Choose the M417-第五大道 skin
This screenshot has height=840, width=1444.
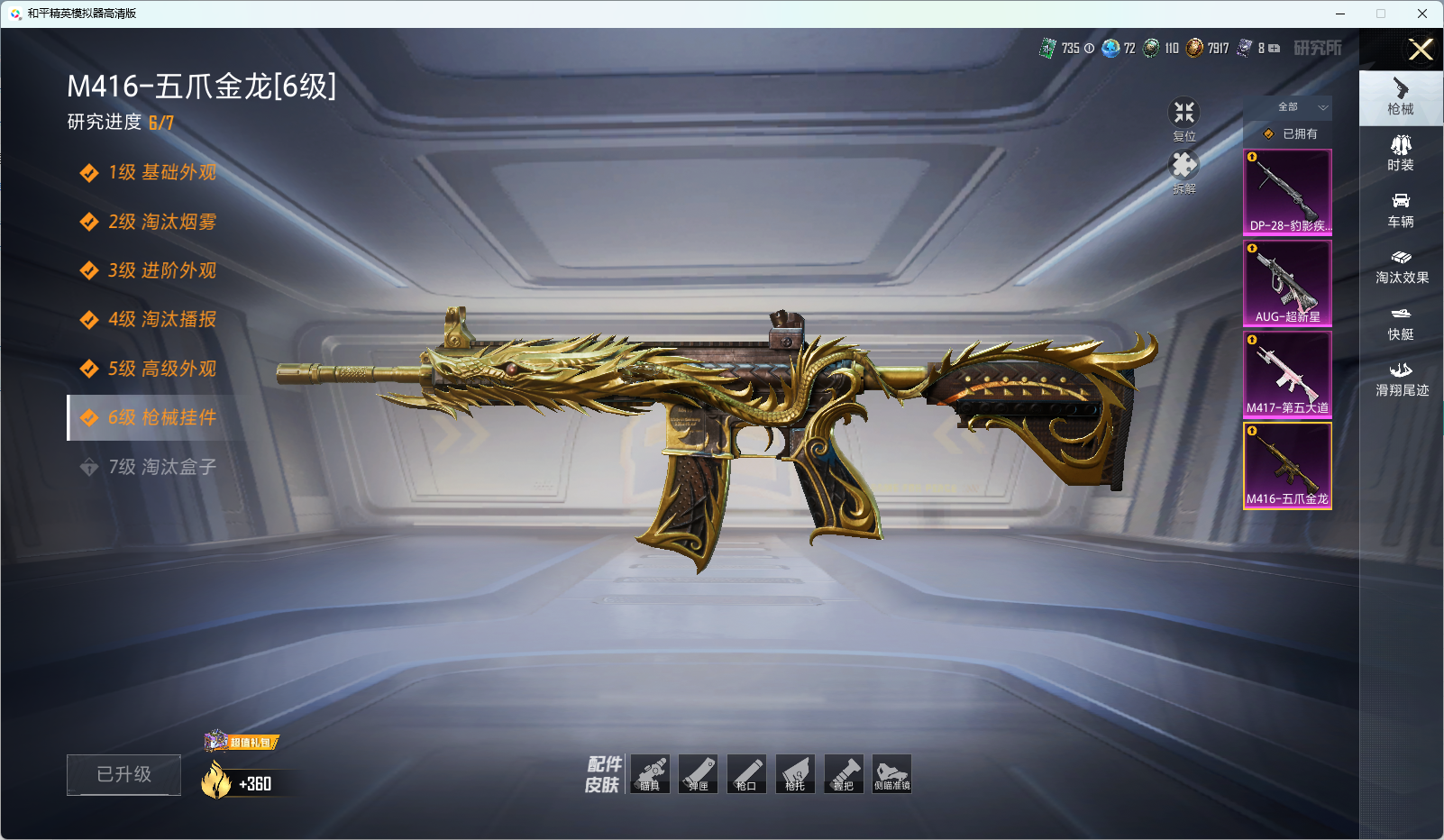coord(1287,374)
